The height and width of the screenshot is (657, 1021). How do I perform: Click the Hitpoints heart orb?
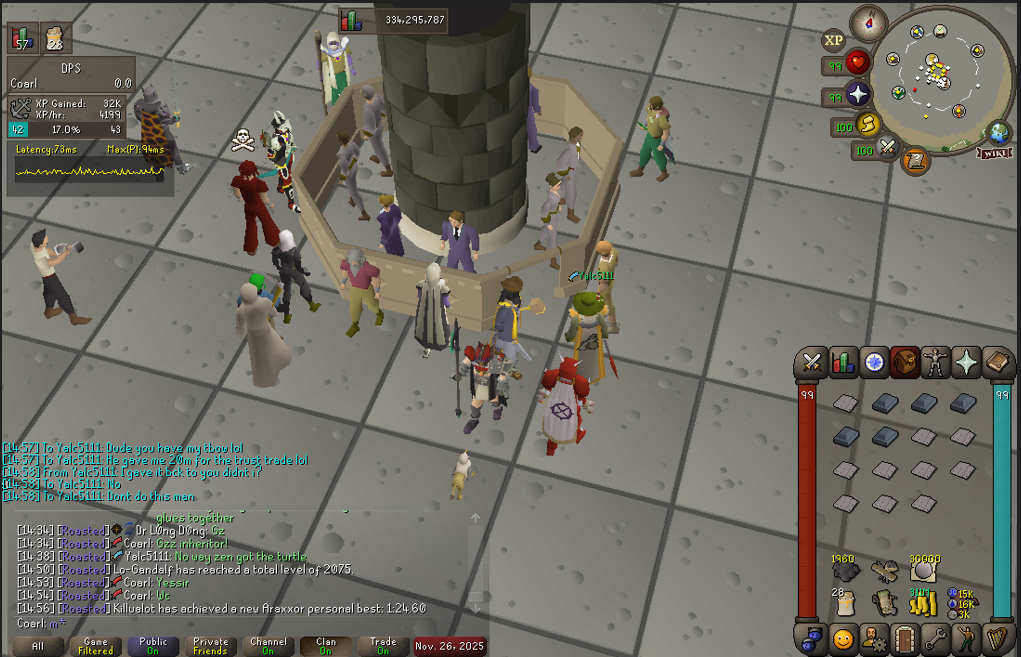pyautogui.click(x=858, y=64)
